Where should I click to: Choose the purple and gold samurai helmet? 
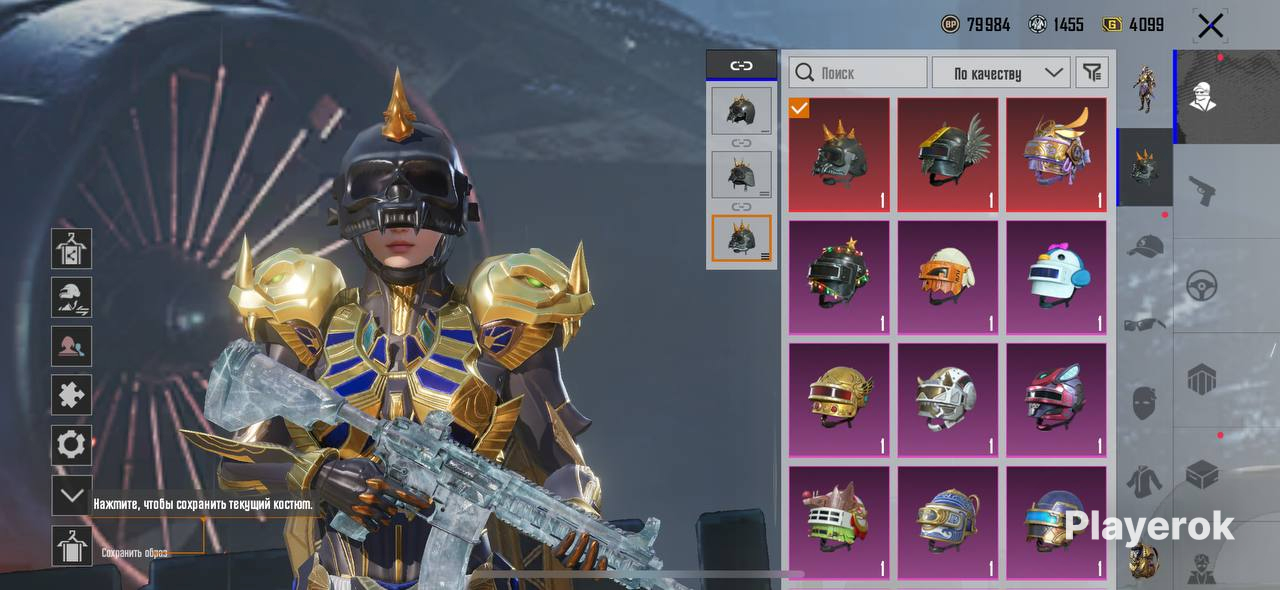(1056, 154)
